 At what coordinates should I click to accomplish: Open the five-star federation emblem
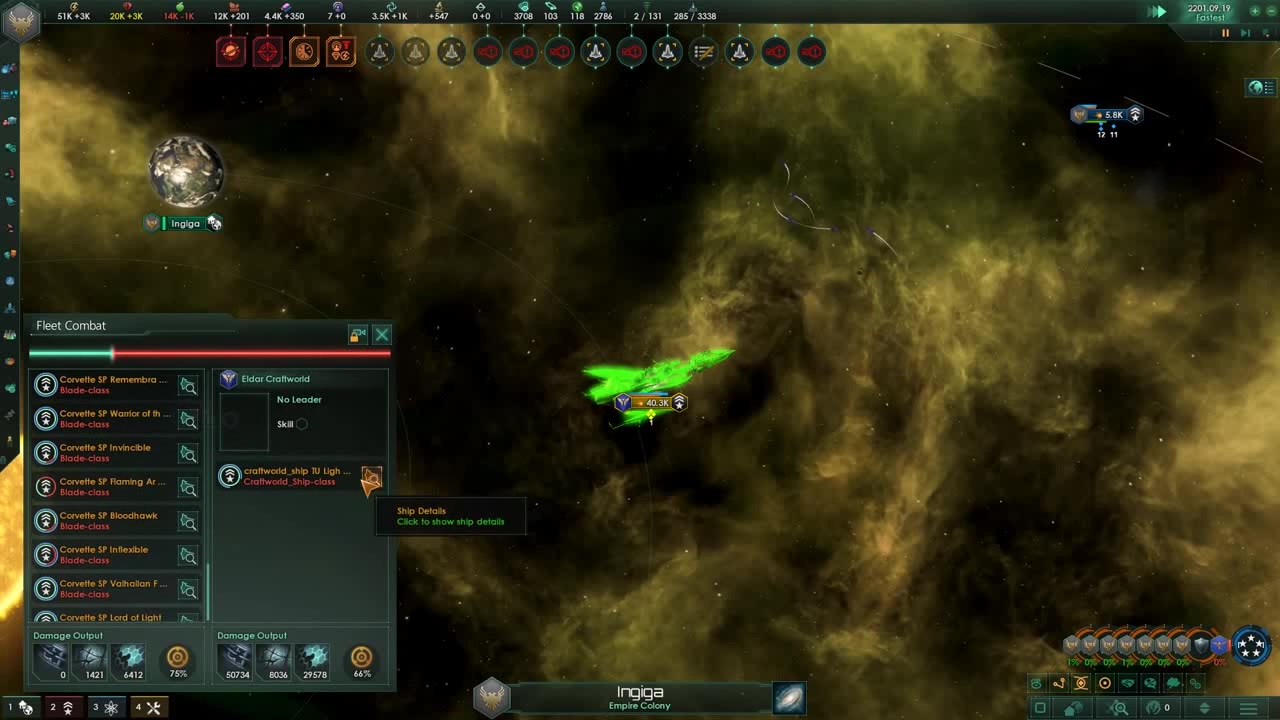1251,645
